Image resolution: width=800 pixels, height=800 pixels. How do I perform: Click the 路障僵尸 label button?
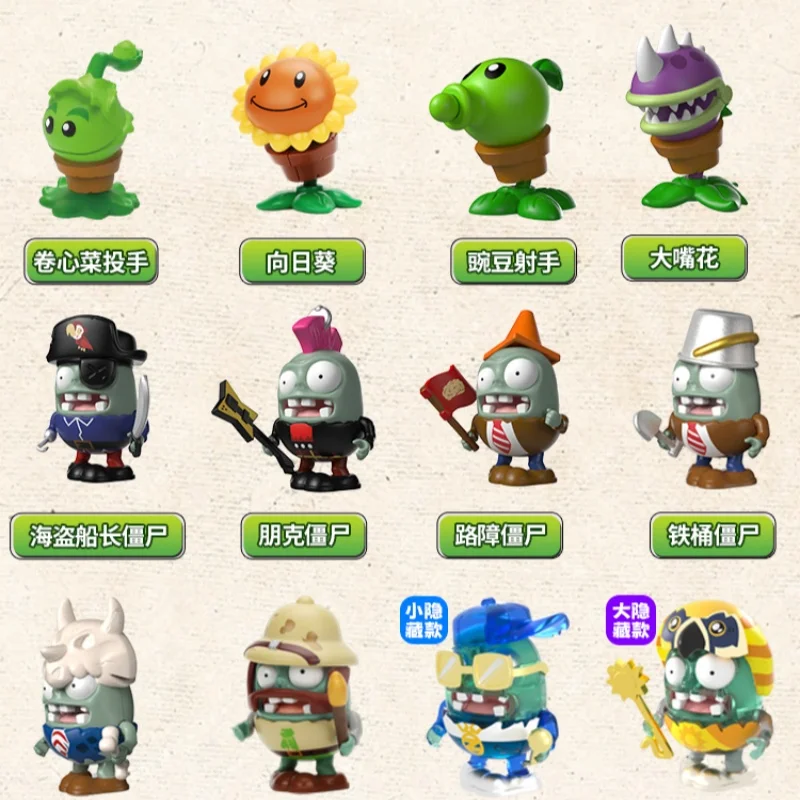(500, 536)
